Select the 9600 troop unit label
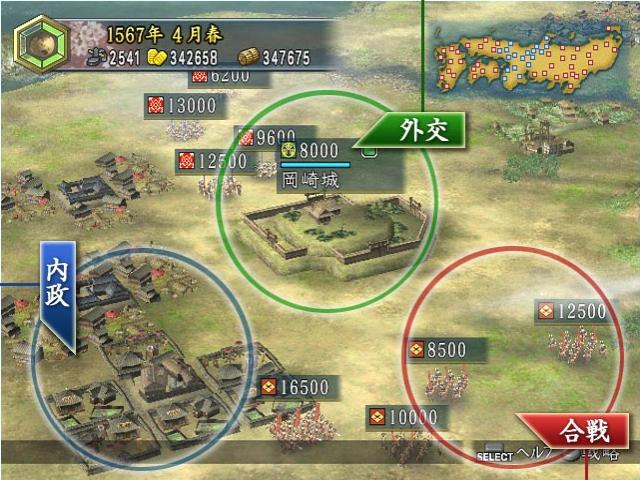Screen dimensions: 640x480 (266, 137)
